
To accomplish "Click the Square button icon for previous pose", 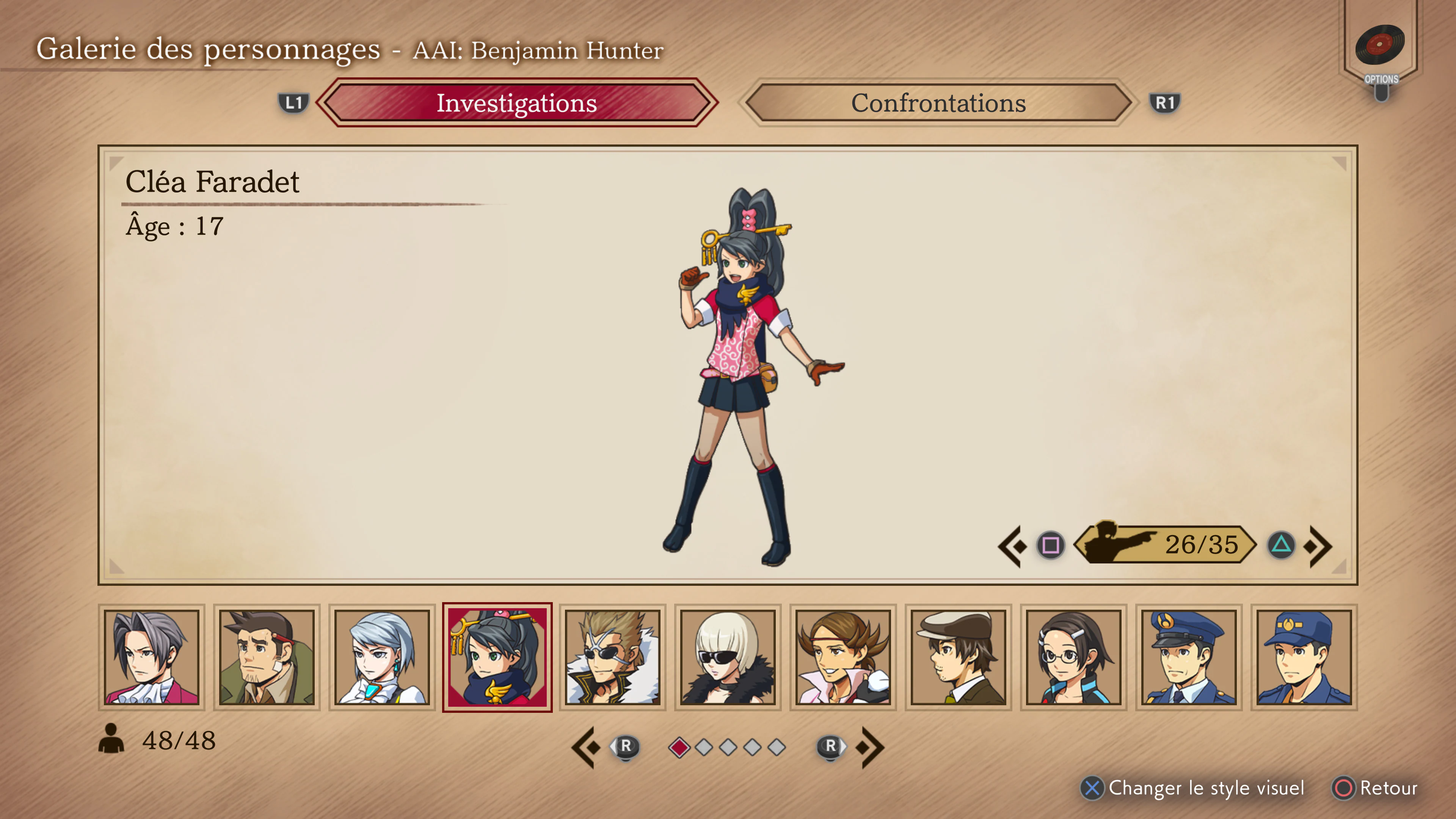I will [1050, 546].
